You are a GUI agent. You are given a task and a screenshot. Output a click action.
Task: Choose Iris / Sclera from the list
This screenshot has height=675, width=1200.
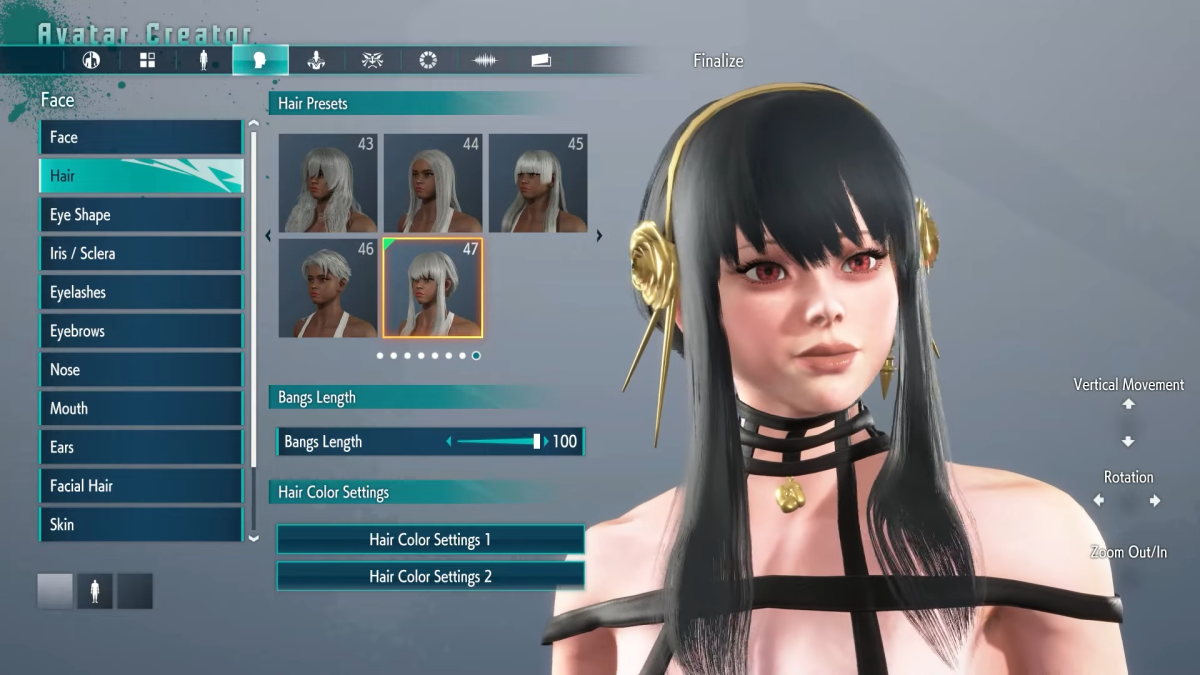click(140, 254)
